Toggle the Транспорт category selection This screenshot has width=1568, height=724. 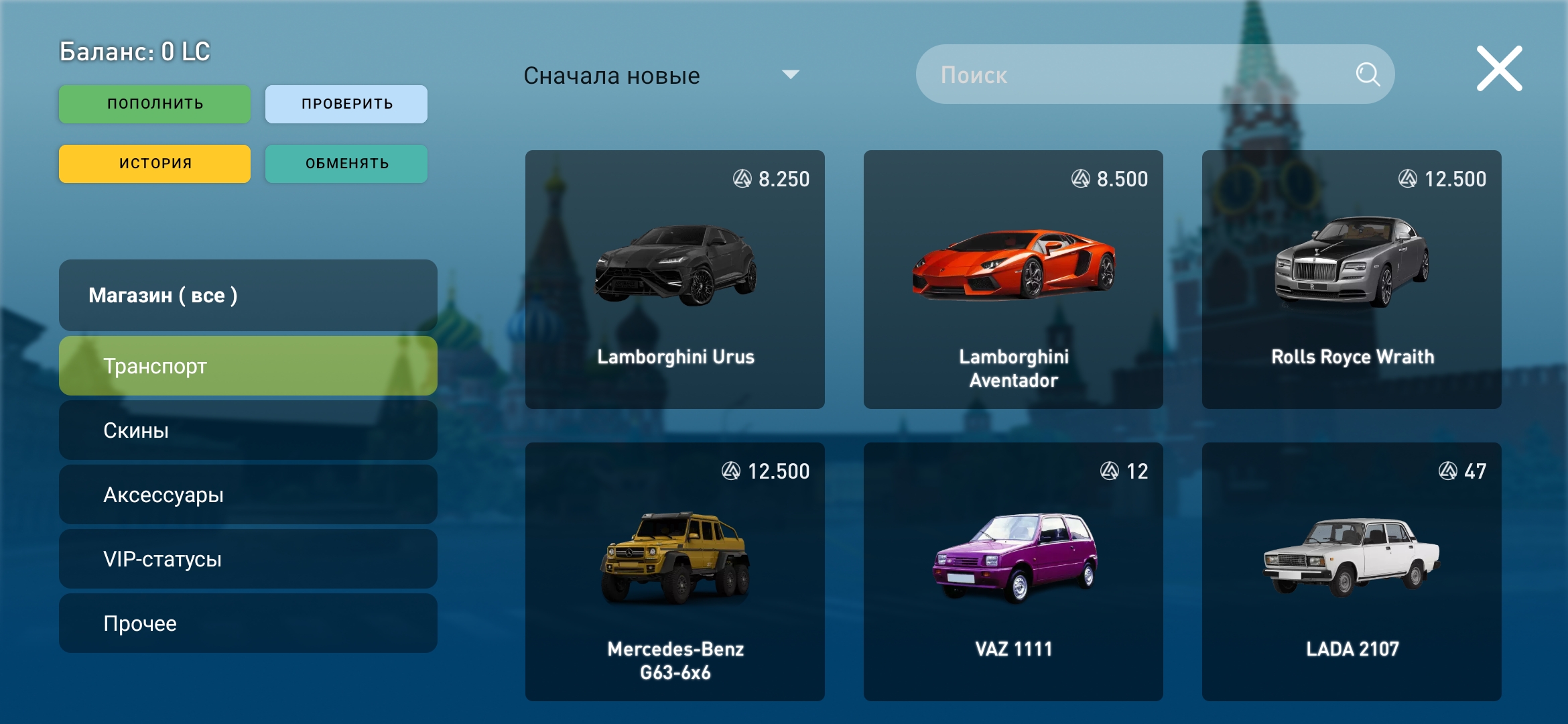tap(248, 365)
